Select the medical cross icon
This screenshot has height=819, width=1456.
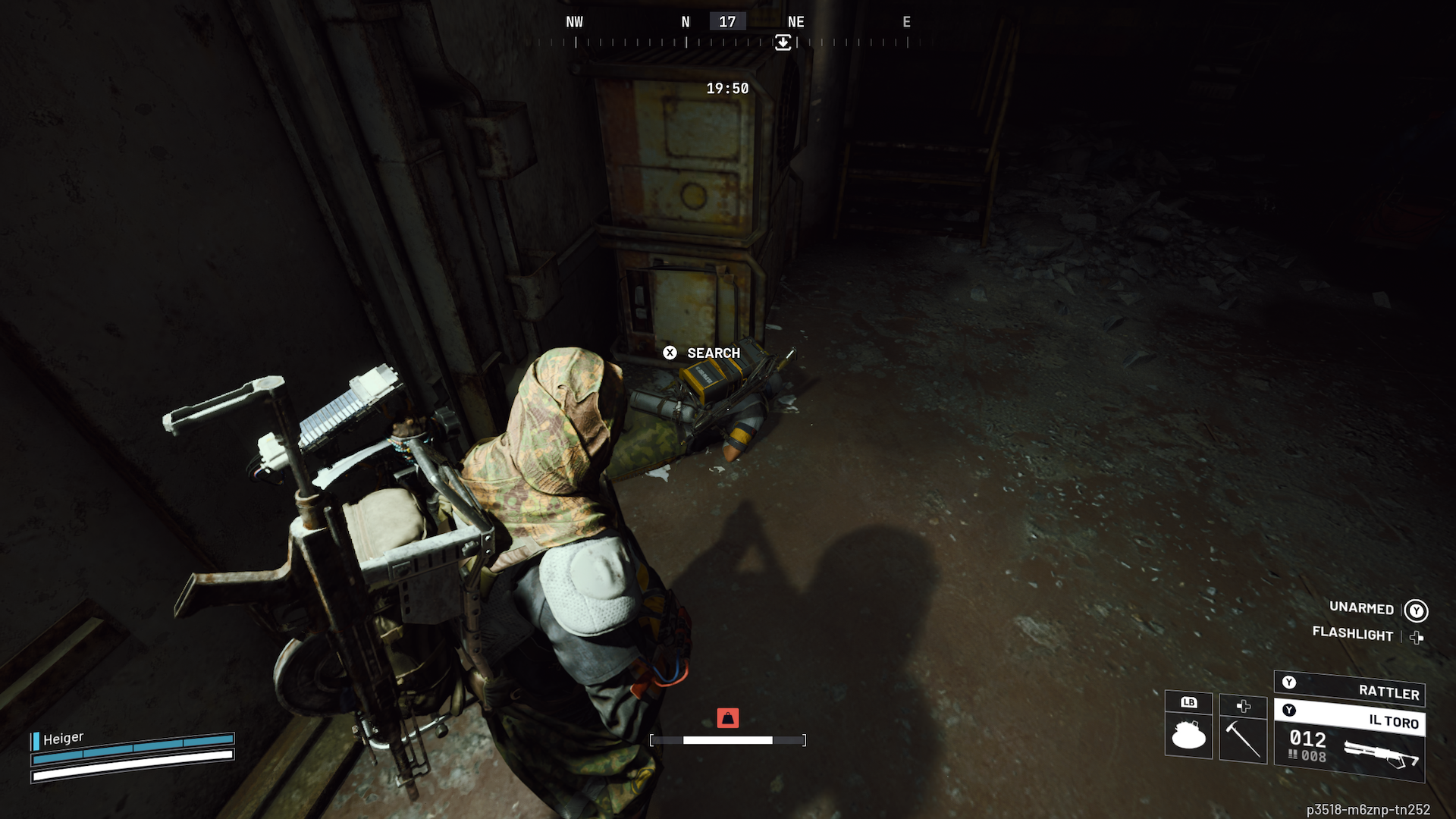tap(1243, 706)
